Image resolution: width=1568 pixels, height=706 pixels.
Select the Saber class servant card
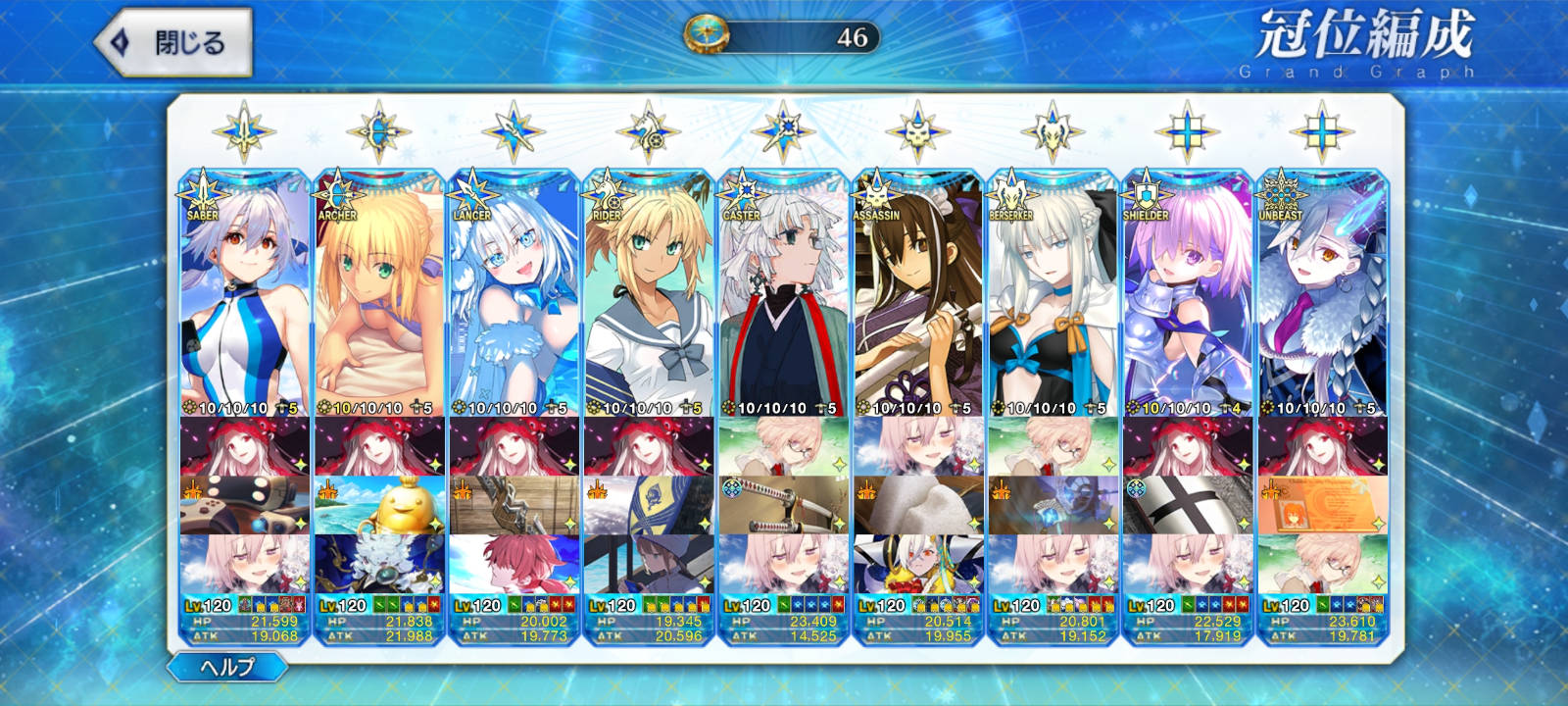(x=244, y=294)
